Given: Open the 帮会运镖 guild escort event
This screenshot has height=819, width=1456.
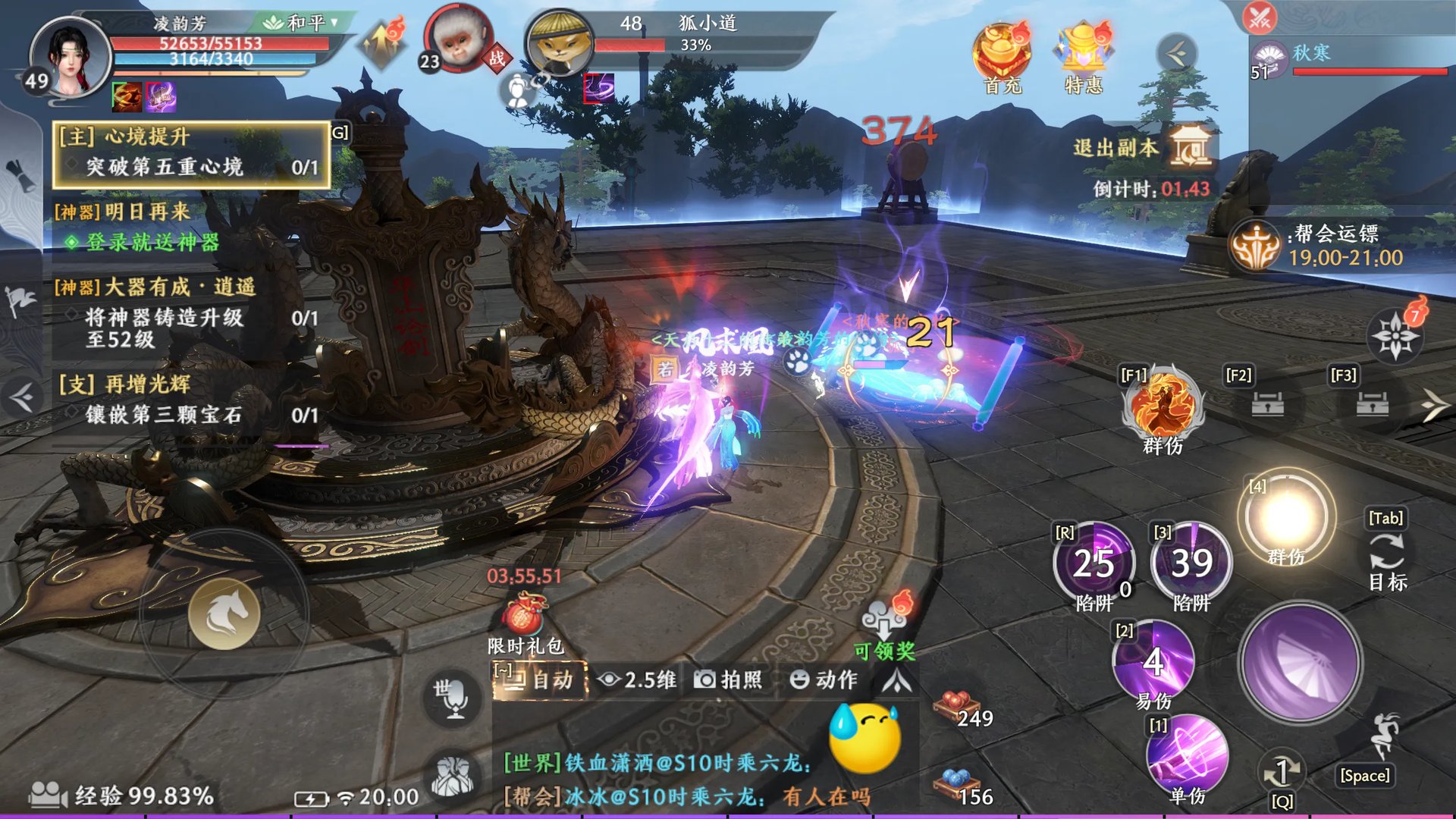Looking at the screenshot, I should pyautogui.click(x=1256, y=246).
